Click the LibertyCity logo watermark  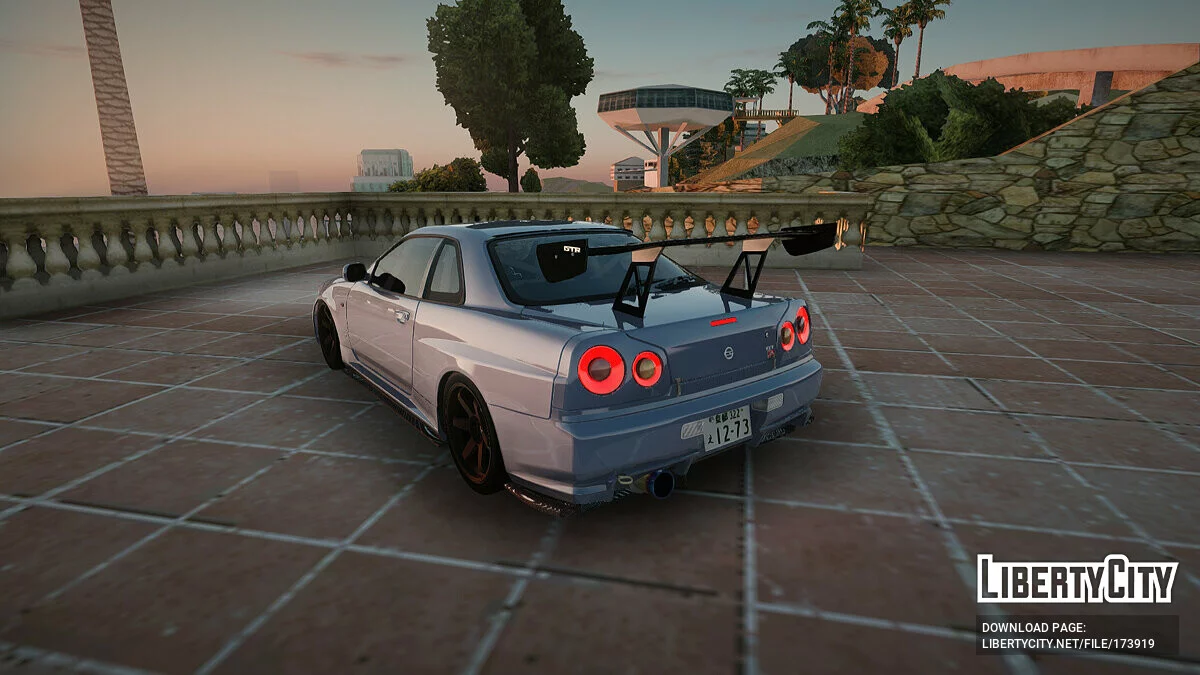[1077, 579]
